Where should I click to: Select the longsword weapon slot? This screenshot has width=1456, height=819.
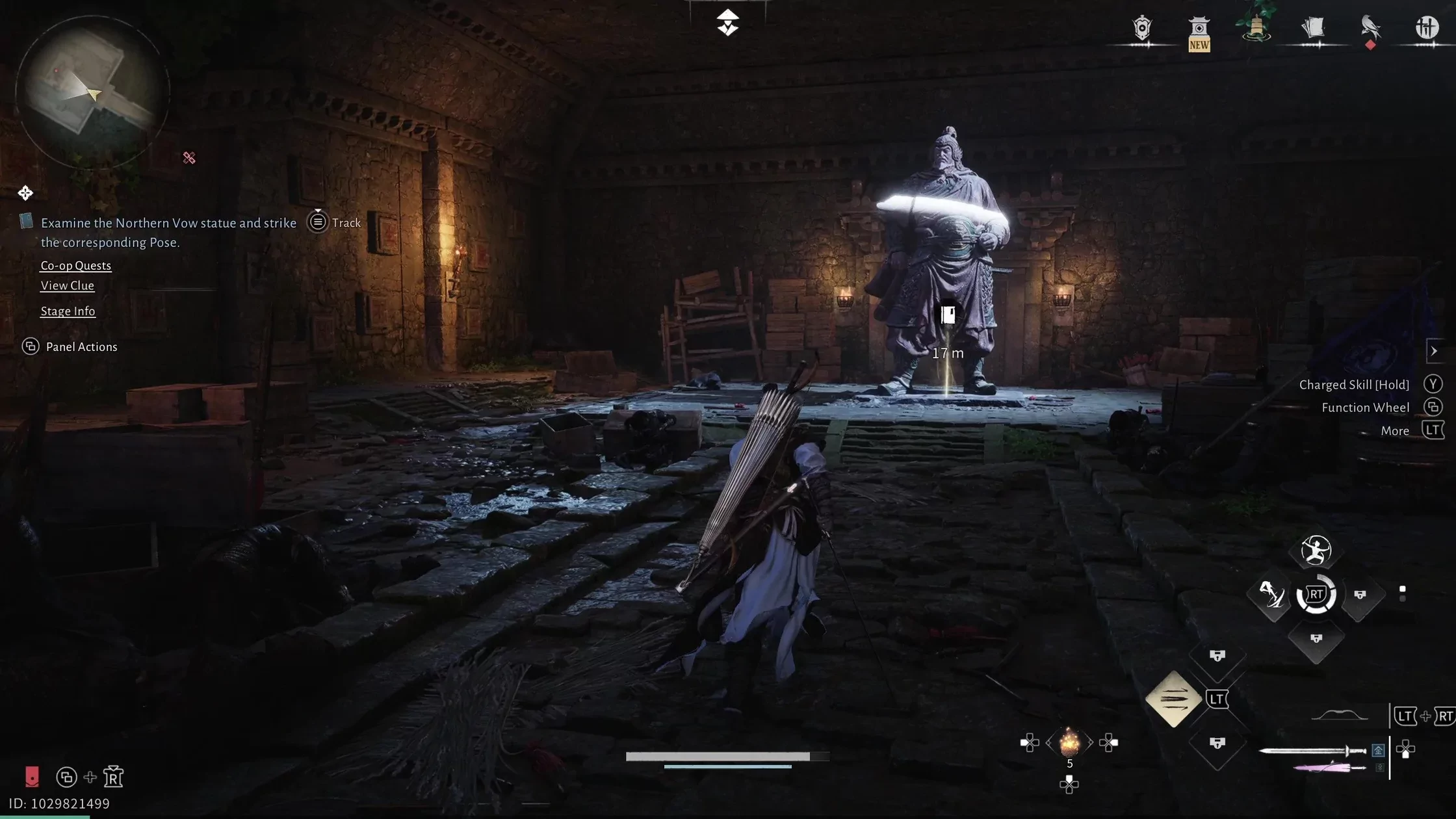coord(1314,750)
